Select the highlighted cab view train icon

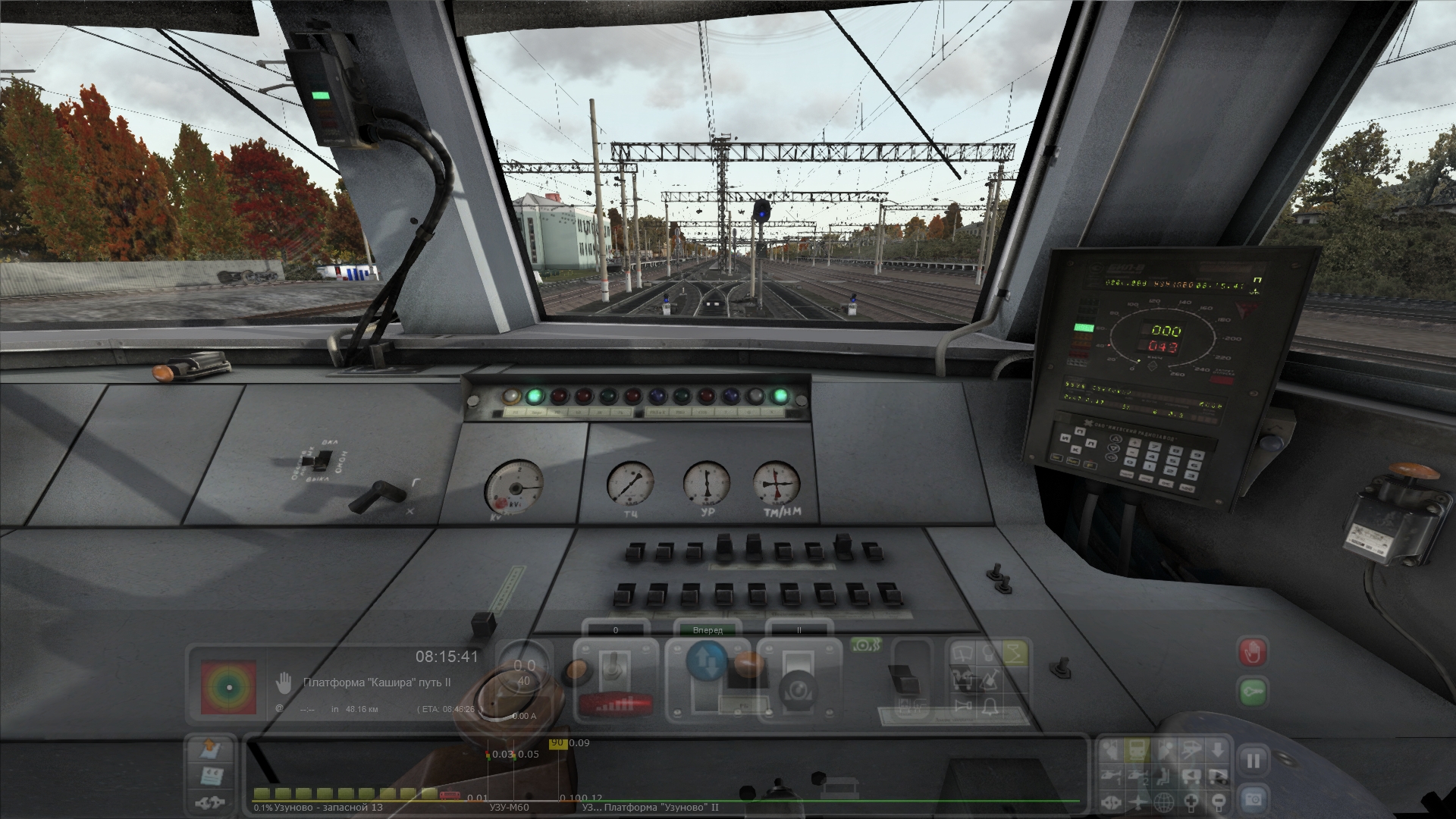[1138, 751]
